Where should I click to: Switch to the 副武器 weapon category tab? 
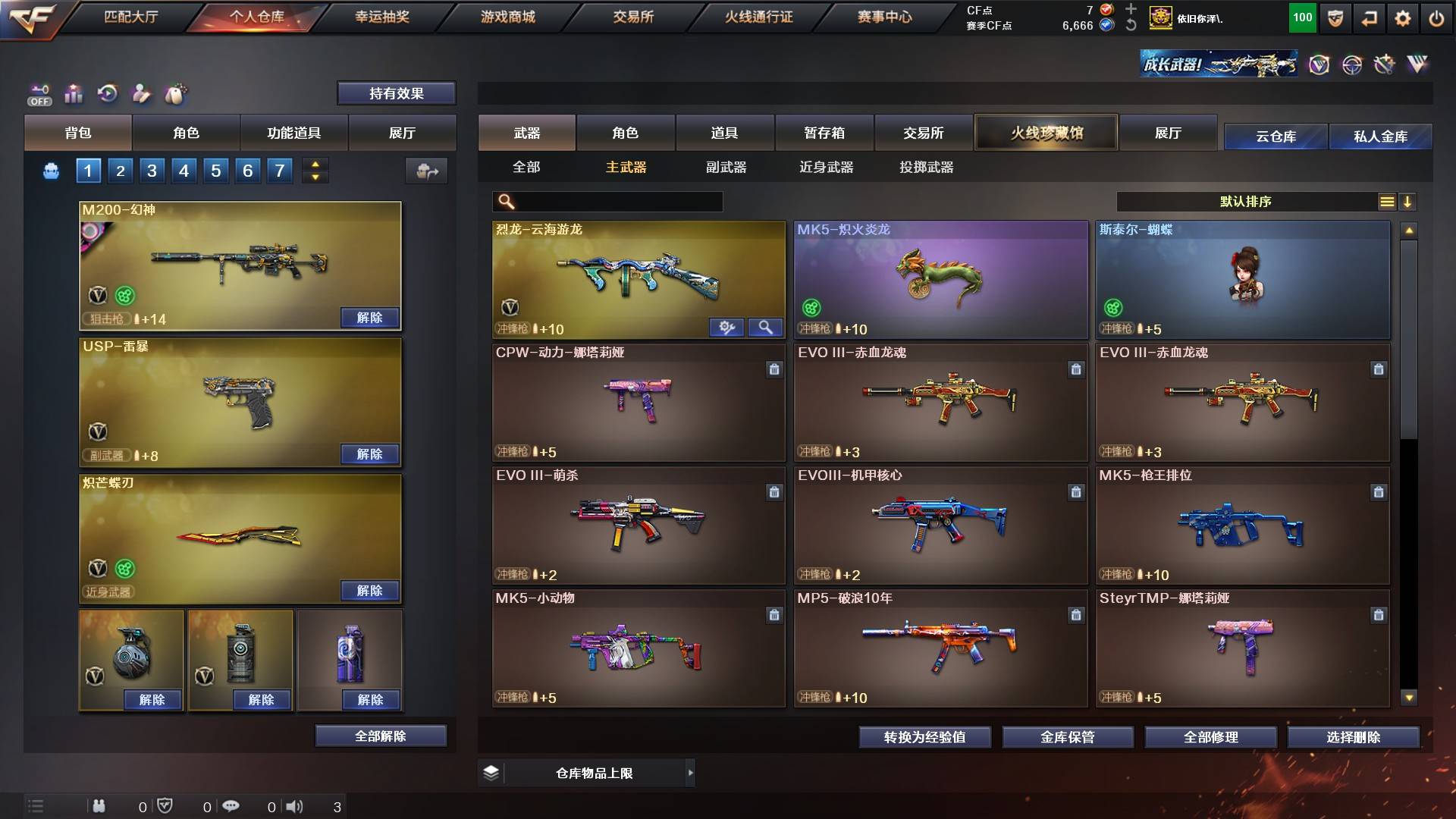coord(727,168)
